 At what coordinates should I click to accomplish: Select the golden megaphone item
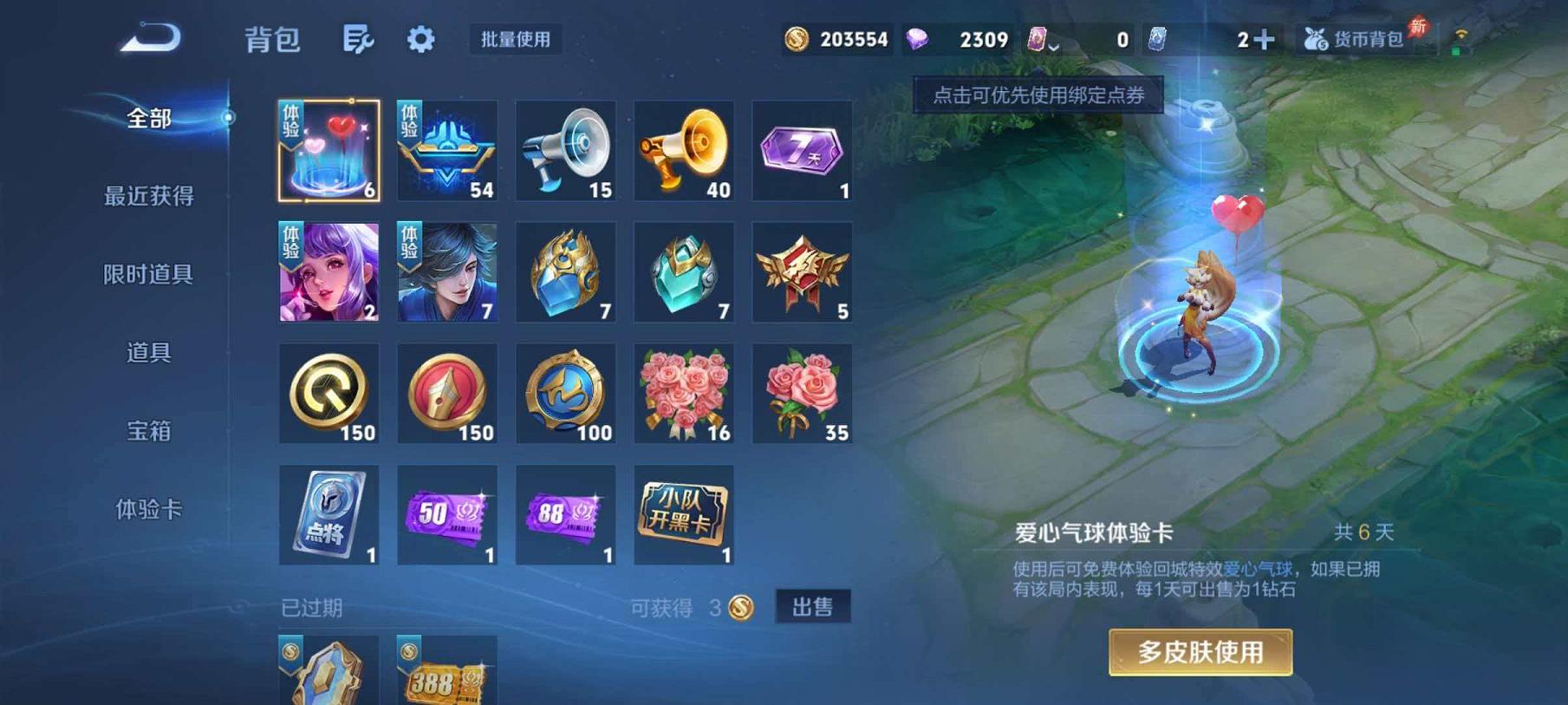pos(684,149)
